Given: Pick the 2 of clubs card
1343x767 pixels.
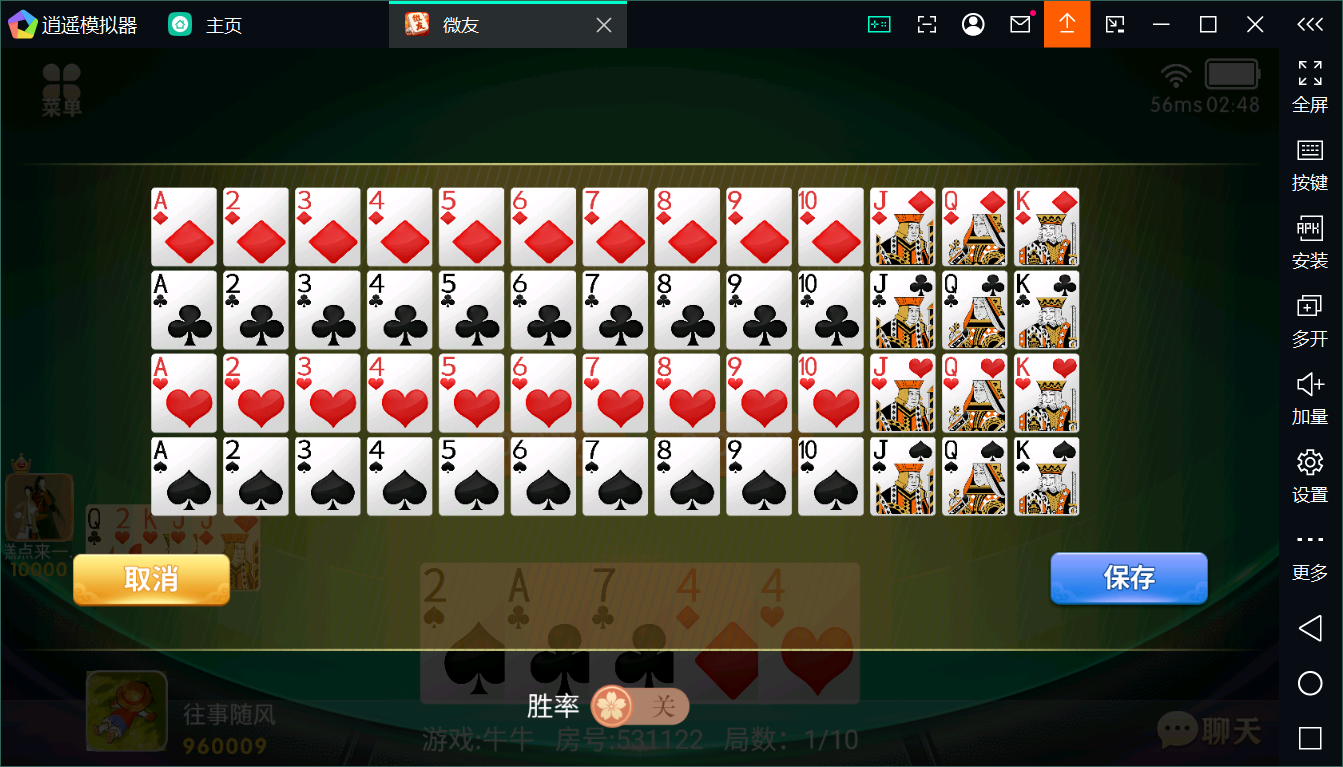Looking at the screenshot, I should (256, 310).
